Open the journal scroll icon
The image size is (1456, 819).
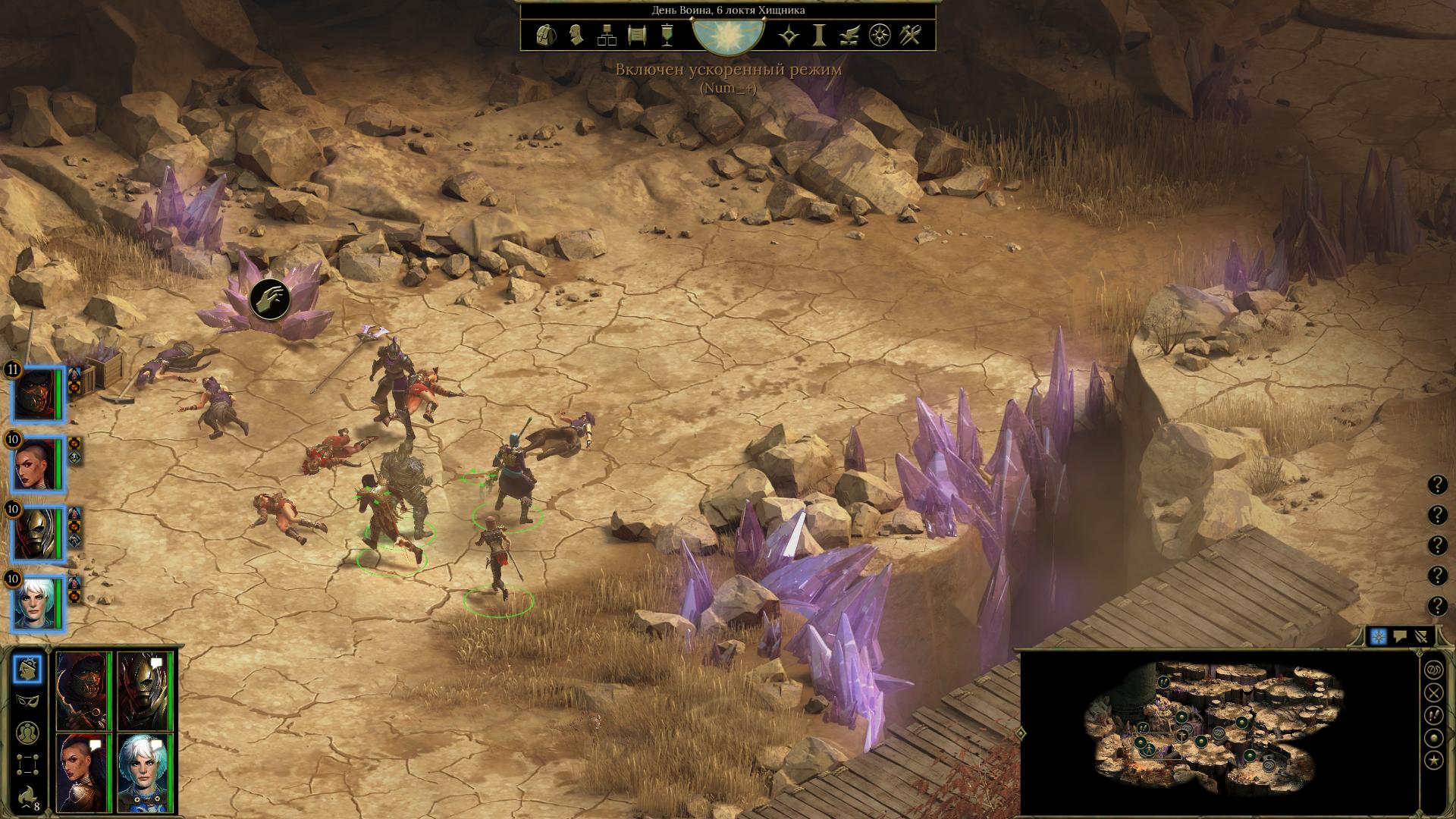(637, 36)
